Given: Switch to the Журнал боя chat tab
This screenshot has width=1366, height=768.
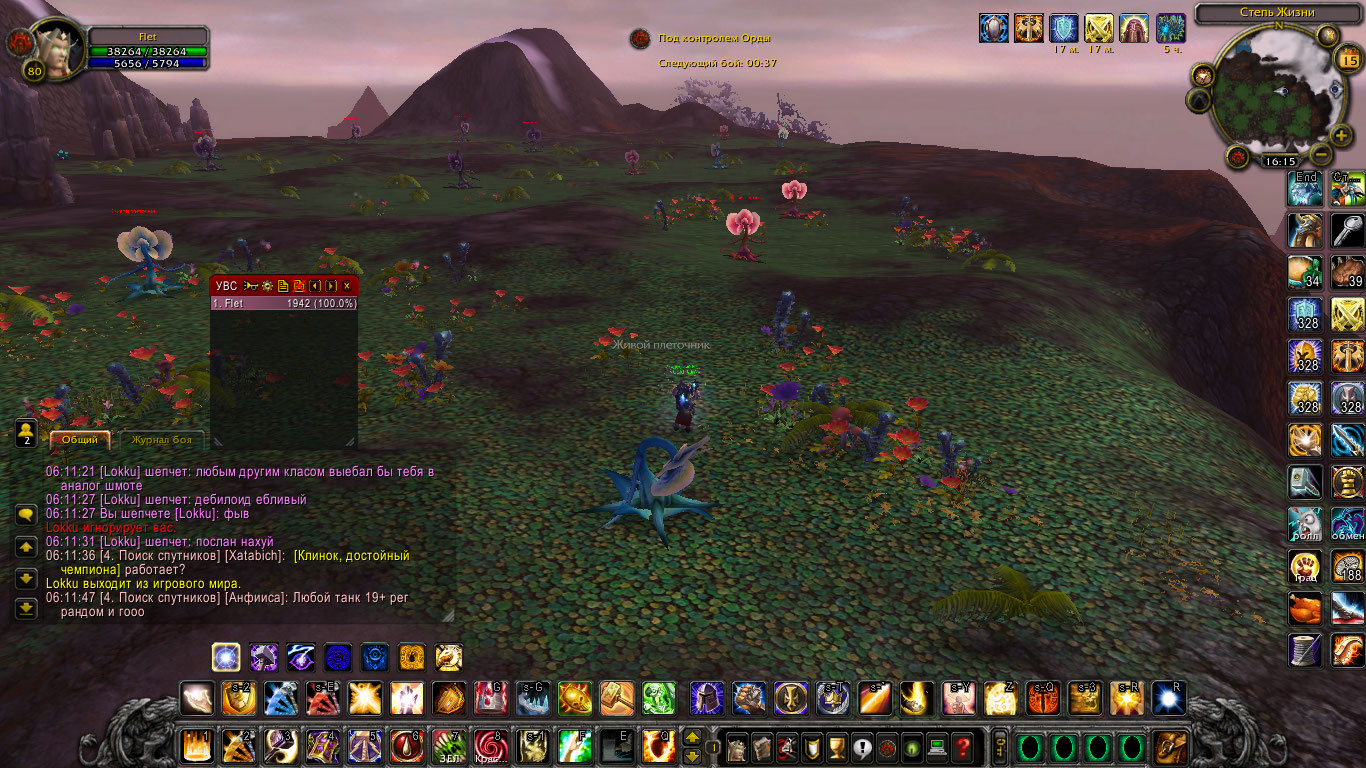Looking at the screenshot, I should point(162,440).
